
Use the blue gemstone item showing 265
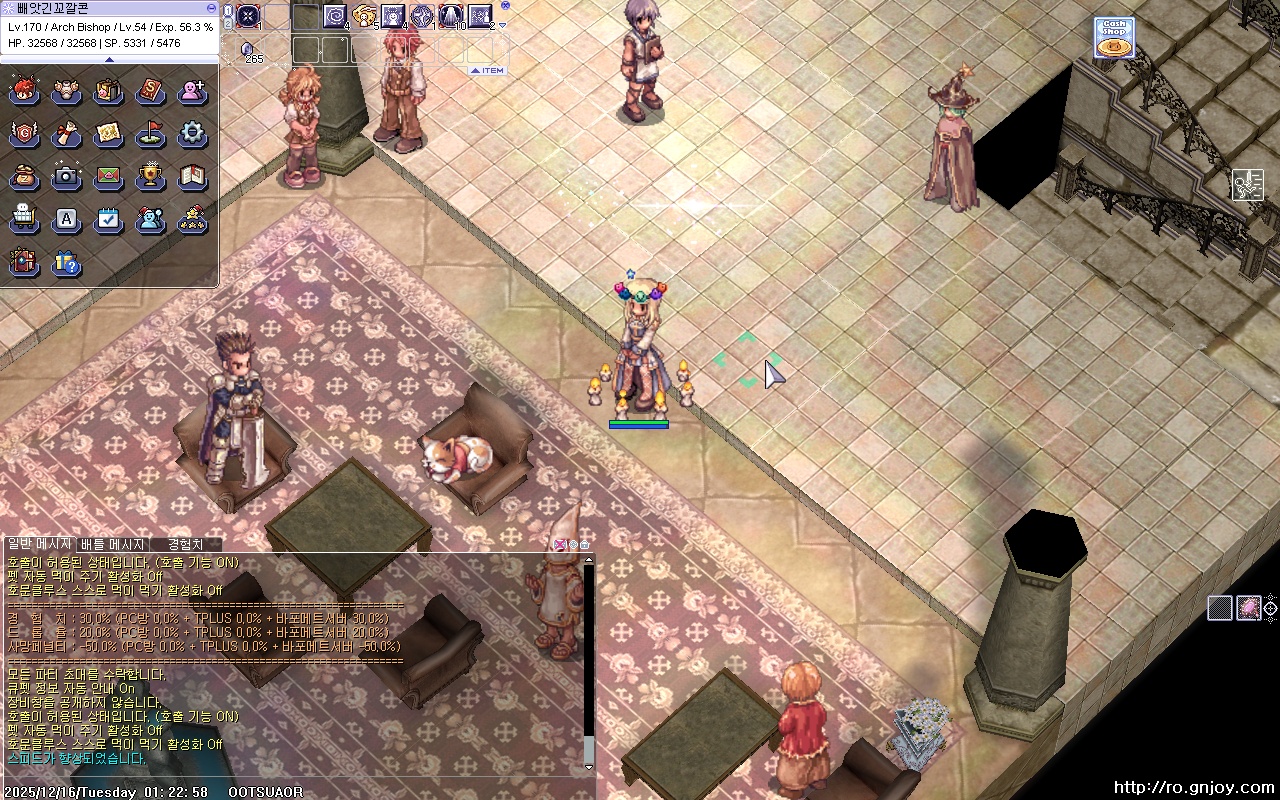point(248,49)
